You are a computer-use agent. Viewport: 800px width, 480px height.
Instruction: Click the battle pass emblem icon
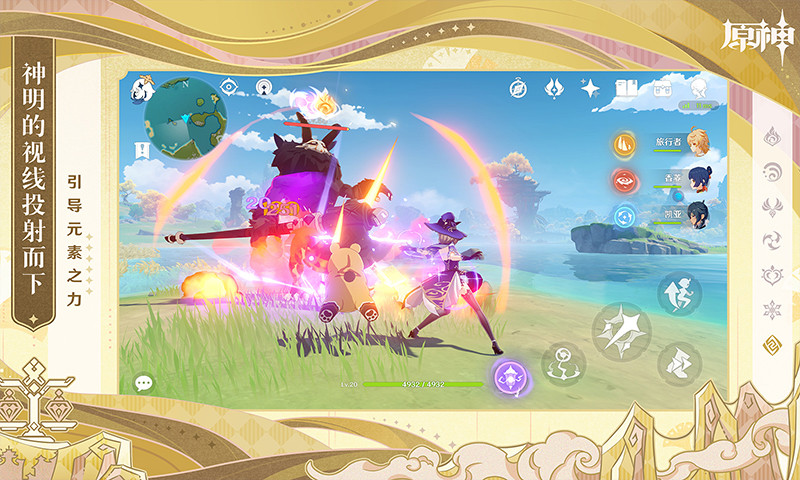(x=553, y=88)
